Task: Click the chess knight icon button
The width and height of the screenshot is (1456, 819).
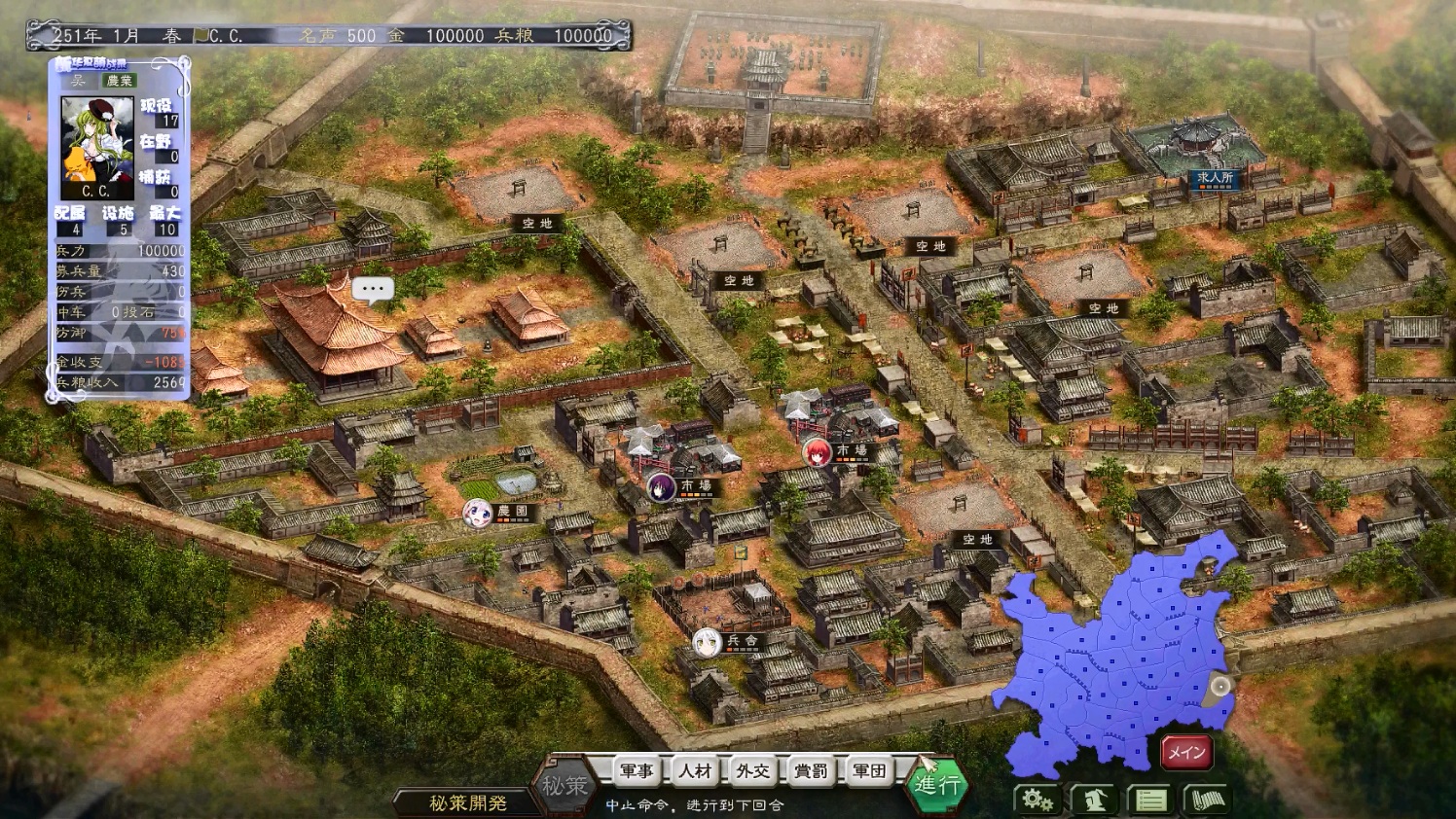Action: pyautogui.click(x=1094, y=801)
